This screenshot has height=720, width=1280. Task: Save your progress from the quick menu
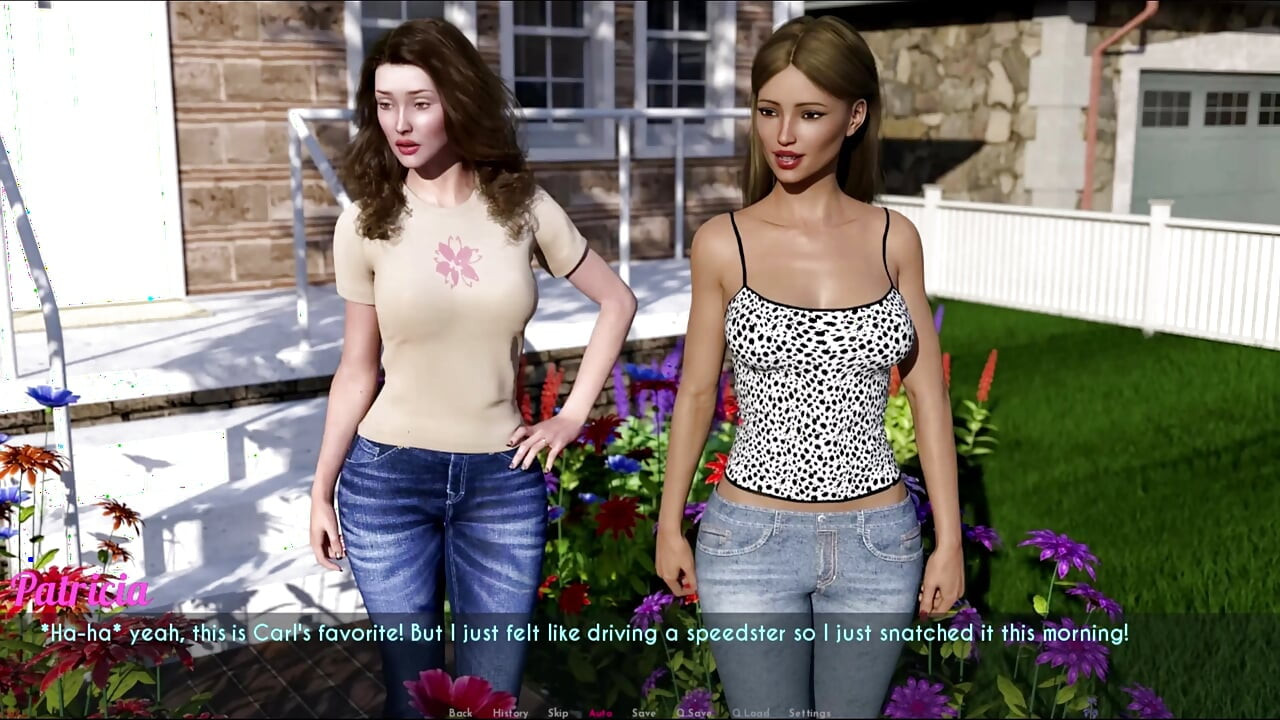tap(643, 712)
